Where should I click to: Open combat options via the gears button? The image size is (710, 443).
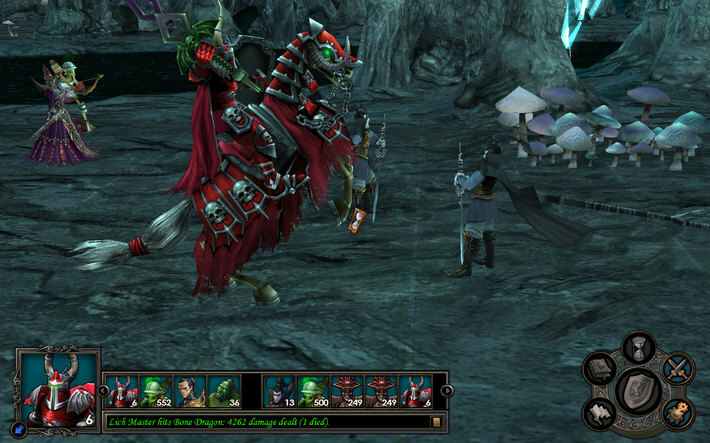tap(677, 411)
